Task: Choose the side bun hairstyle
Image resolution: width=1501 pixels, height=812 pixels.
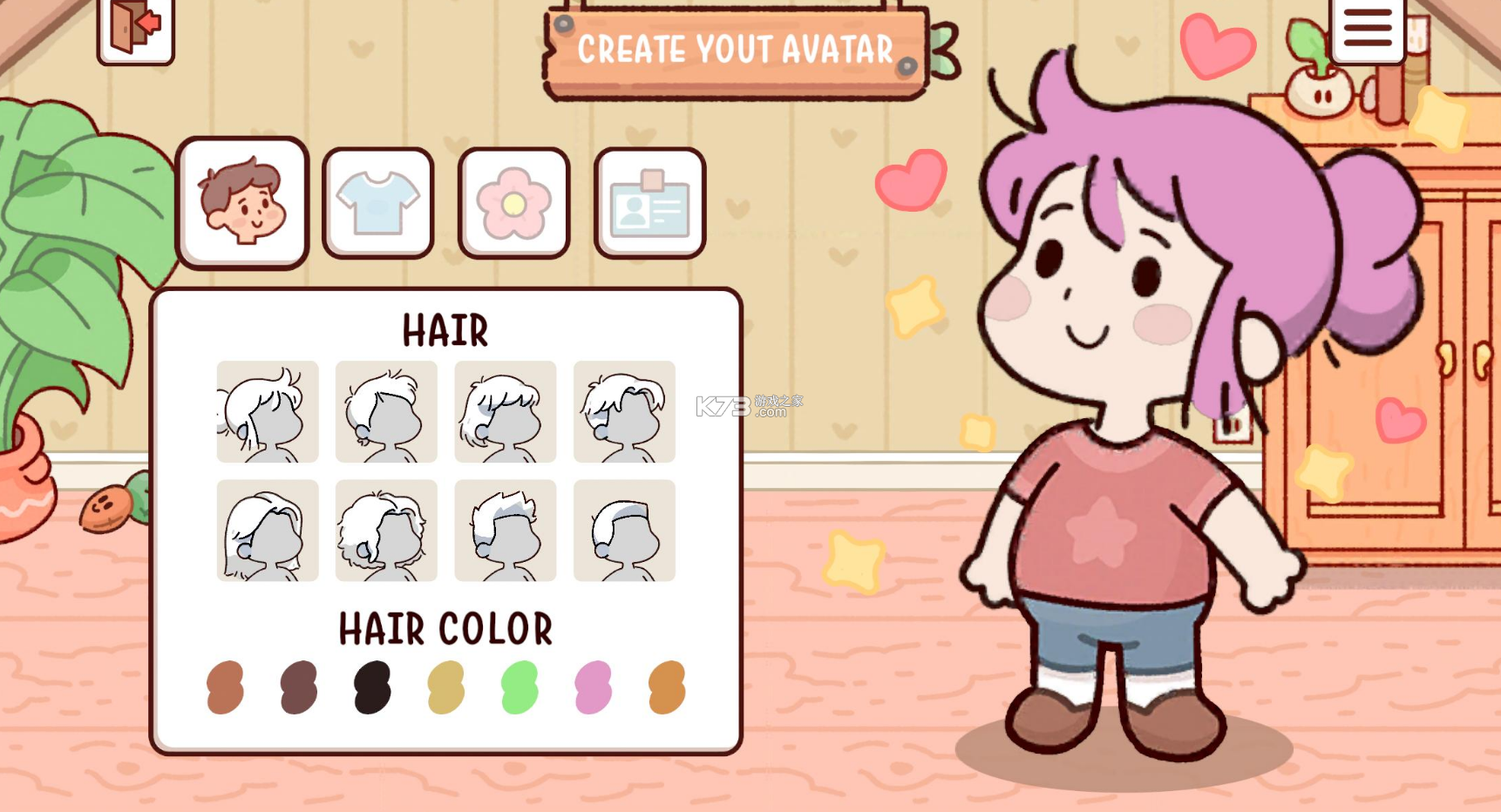Action: click(x=268, y=411)
